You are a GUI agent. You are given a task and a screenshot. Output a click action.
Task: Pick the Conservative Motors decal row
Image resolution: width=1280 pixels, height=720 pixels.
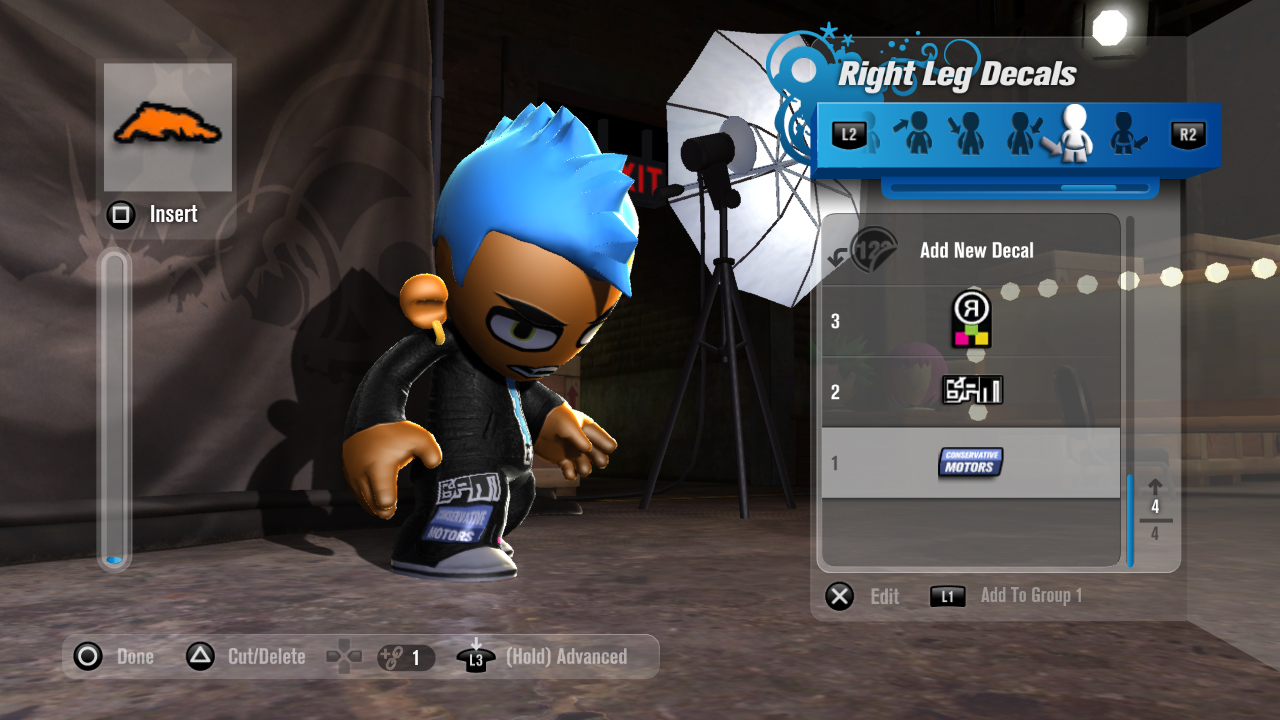tap(970, 462)
